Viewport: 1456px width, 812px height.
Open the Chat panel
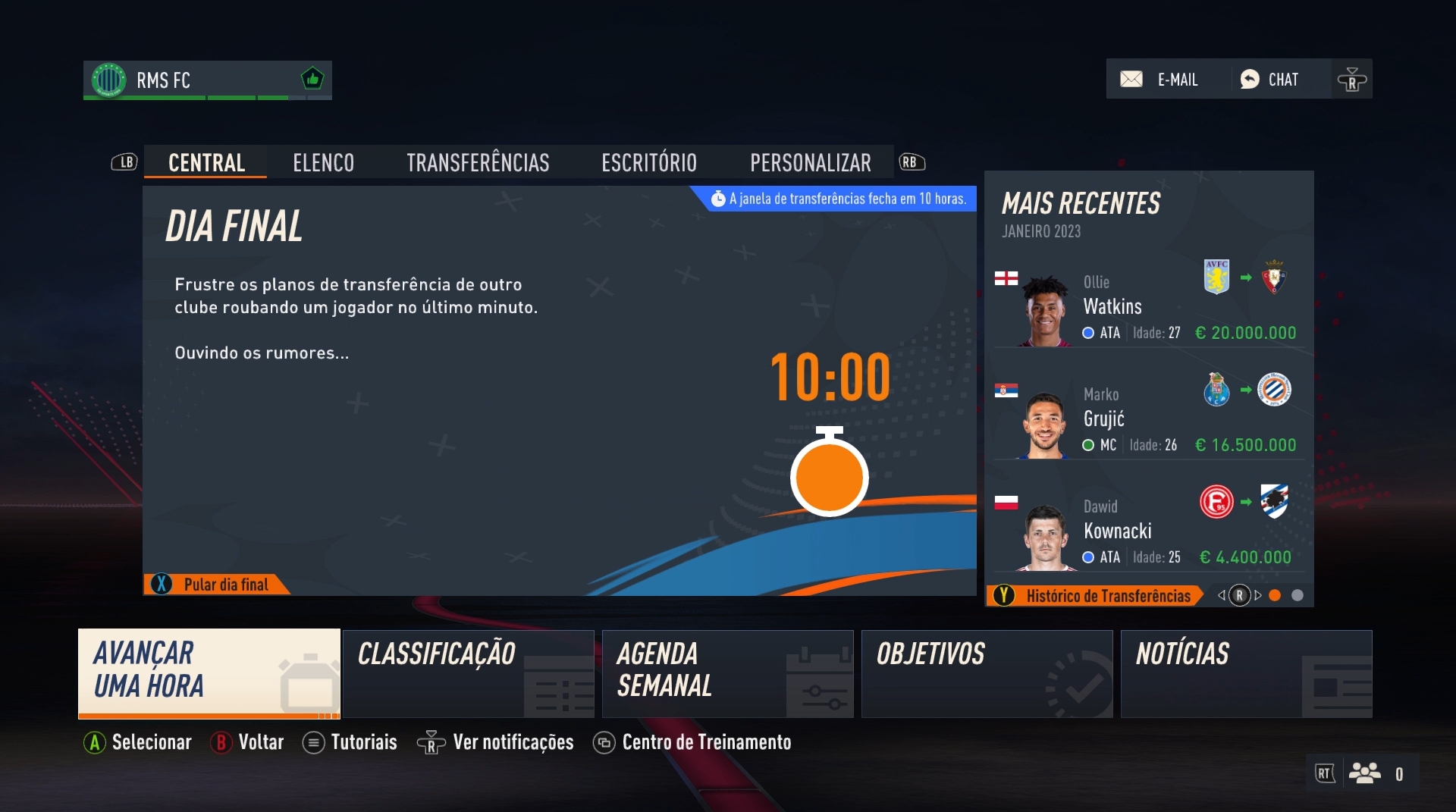tap(1270, 80)
